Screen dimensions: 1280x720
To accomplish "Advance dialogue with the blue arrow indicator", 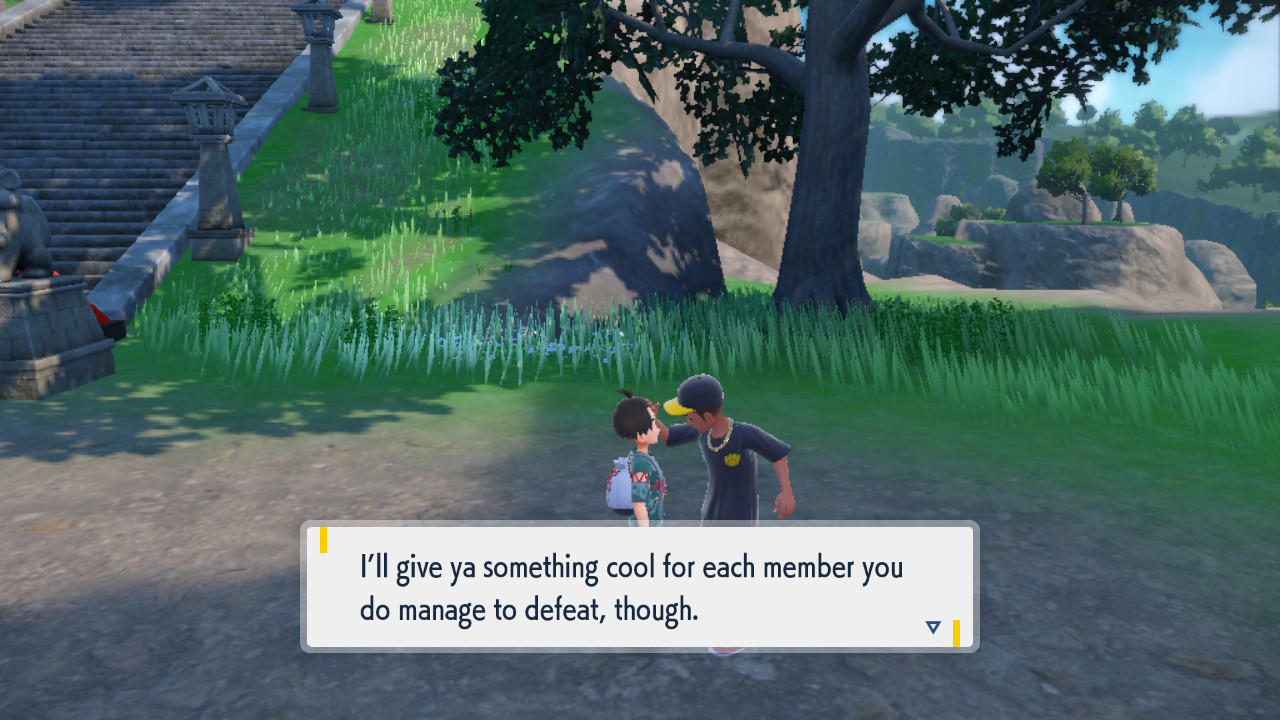I will coord(933,627).
